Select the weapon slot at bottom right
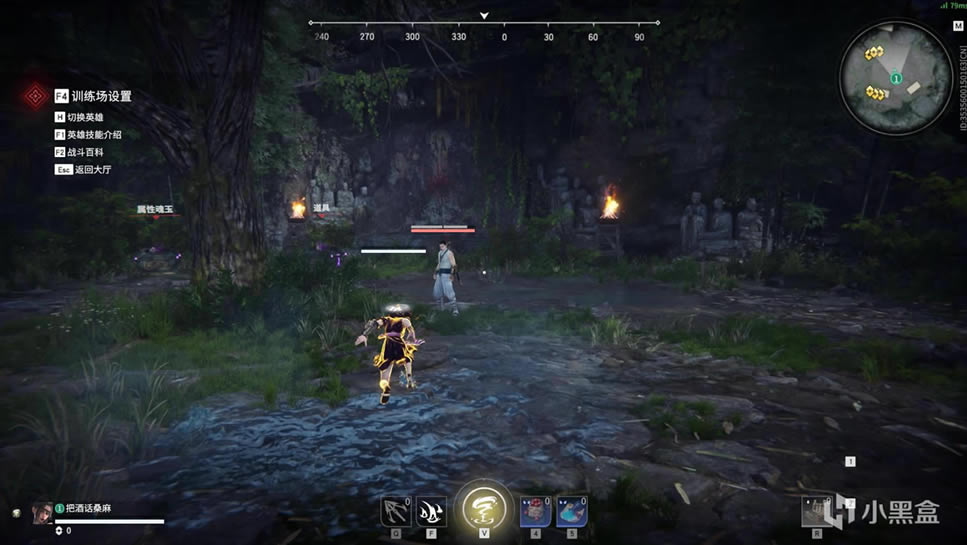967x545 pixels. pos(817,511)
